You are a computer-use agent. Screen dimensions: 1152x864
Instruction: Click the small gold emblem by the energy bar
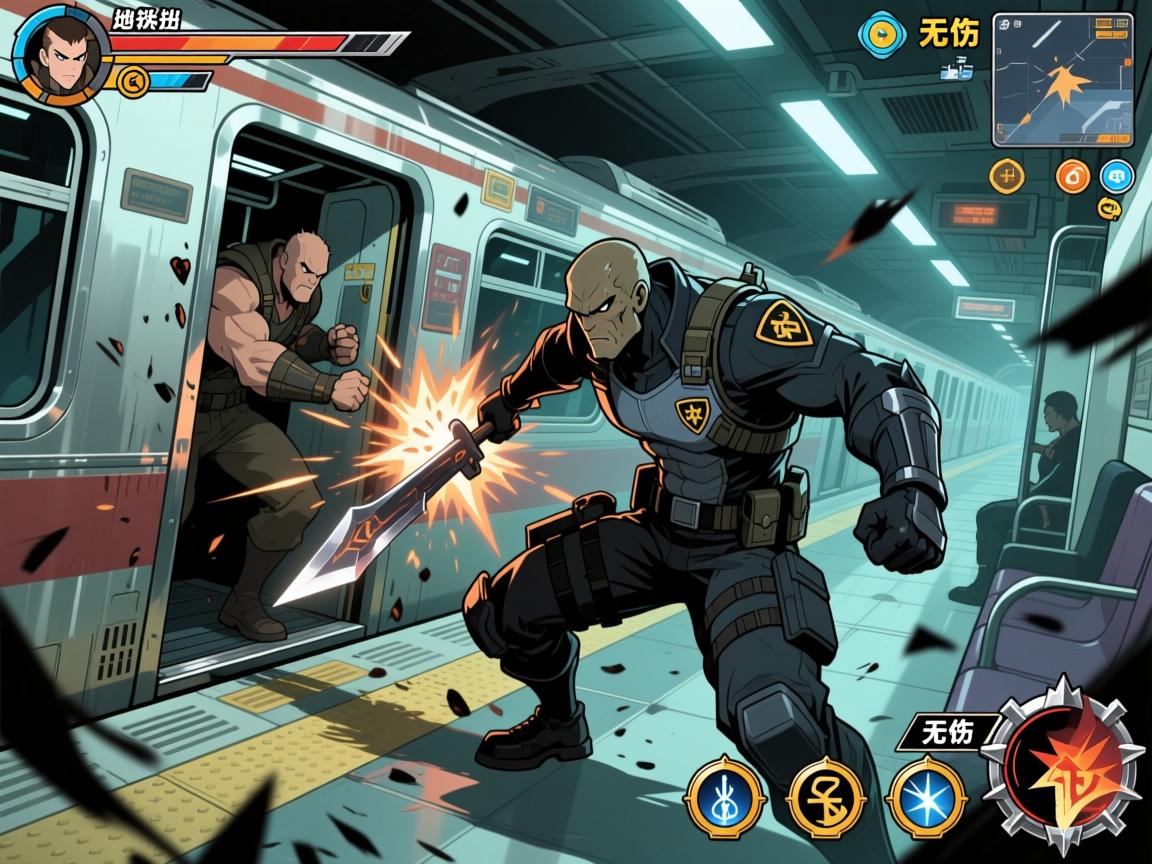point(129,80)
